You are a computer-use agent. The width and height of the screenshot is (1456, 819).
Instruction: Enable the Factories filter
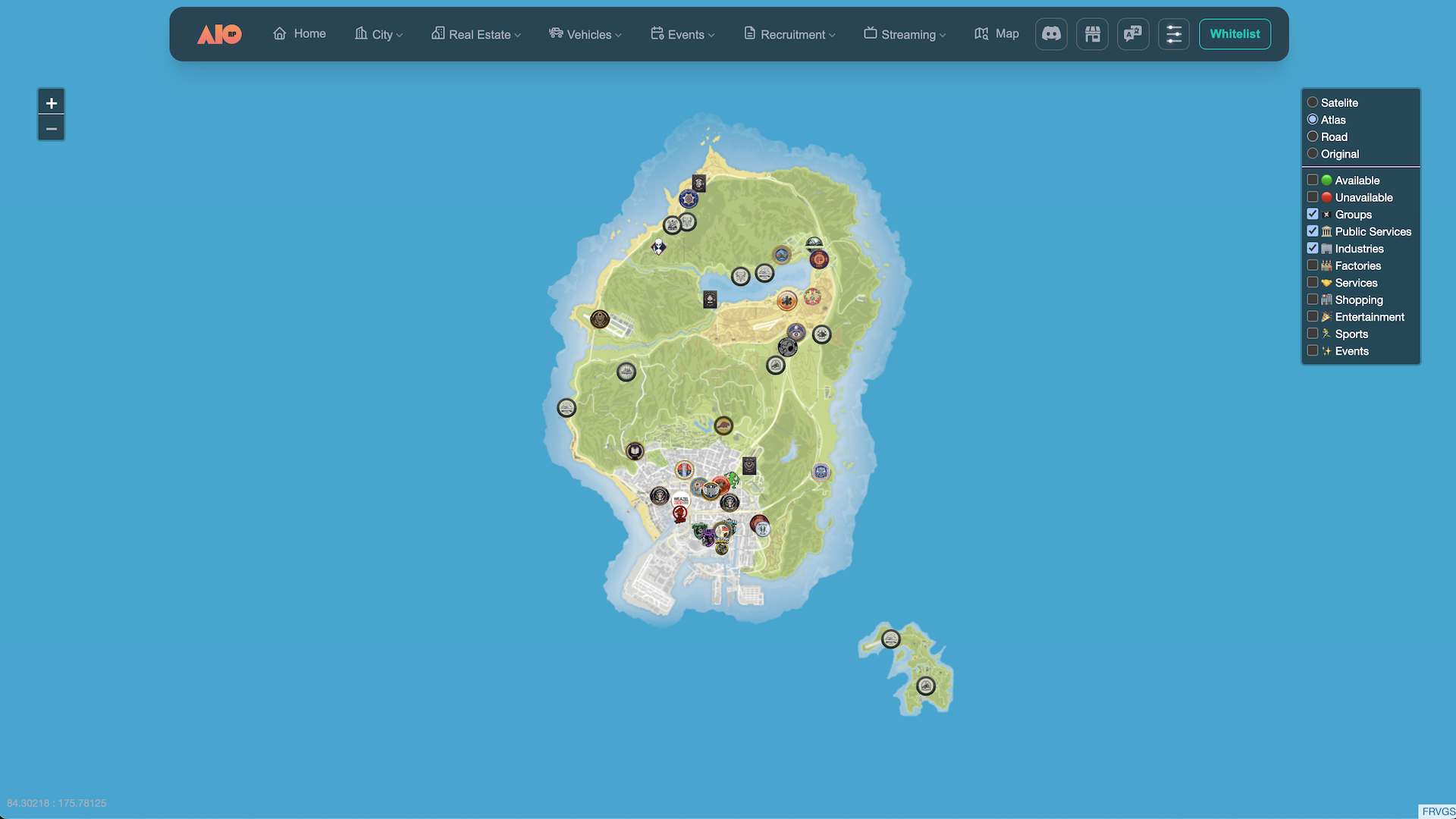pos(1313,265)
